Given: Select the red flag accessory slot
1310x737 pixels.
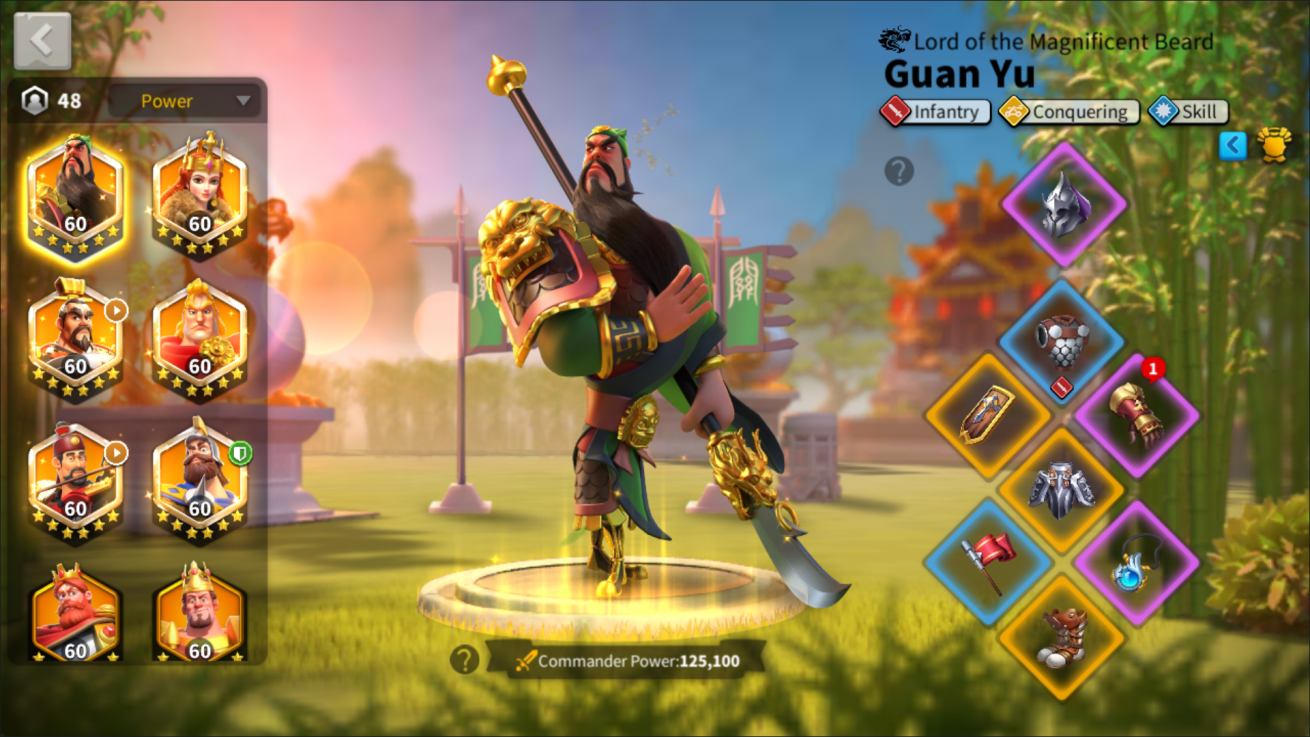Looking at the screenshot, I should tap(987, 561).
